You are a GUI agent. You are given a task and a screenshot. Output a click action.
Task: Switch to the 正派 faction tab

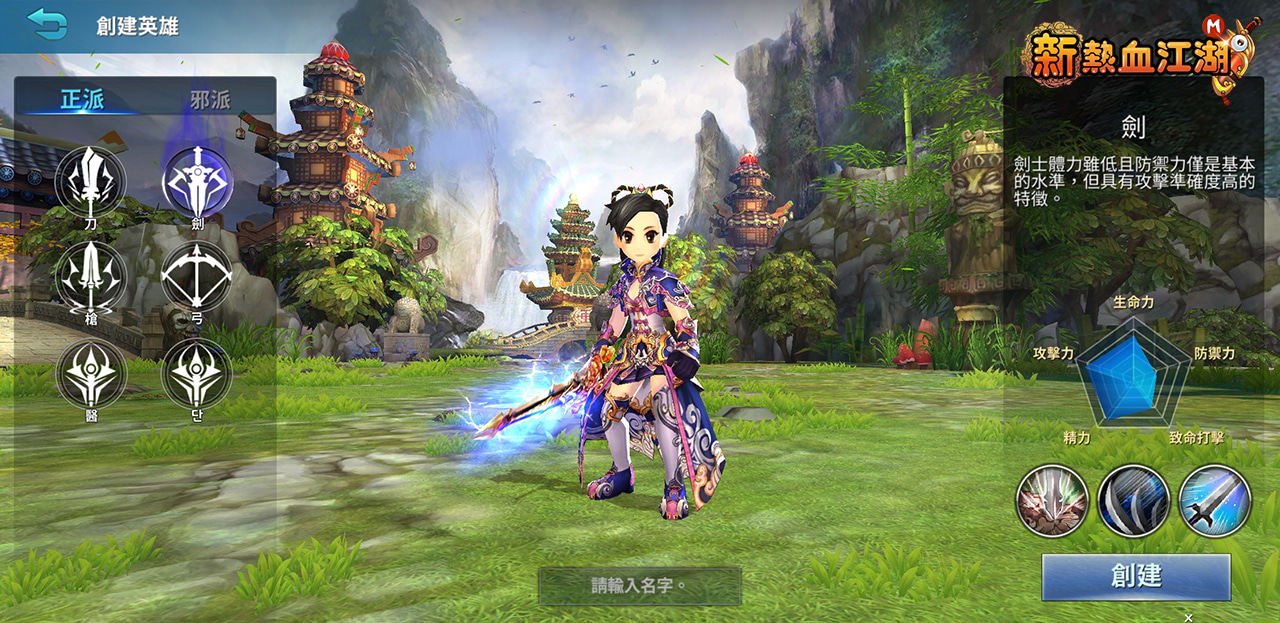82,99
